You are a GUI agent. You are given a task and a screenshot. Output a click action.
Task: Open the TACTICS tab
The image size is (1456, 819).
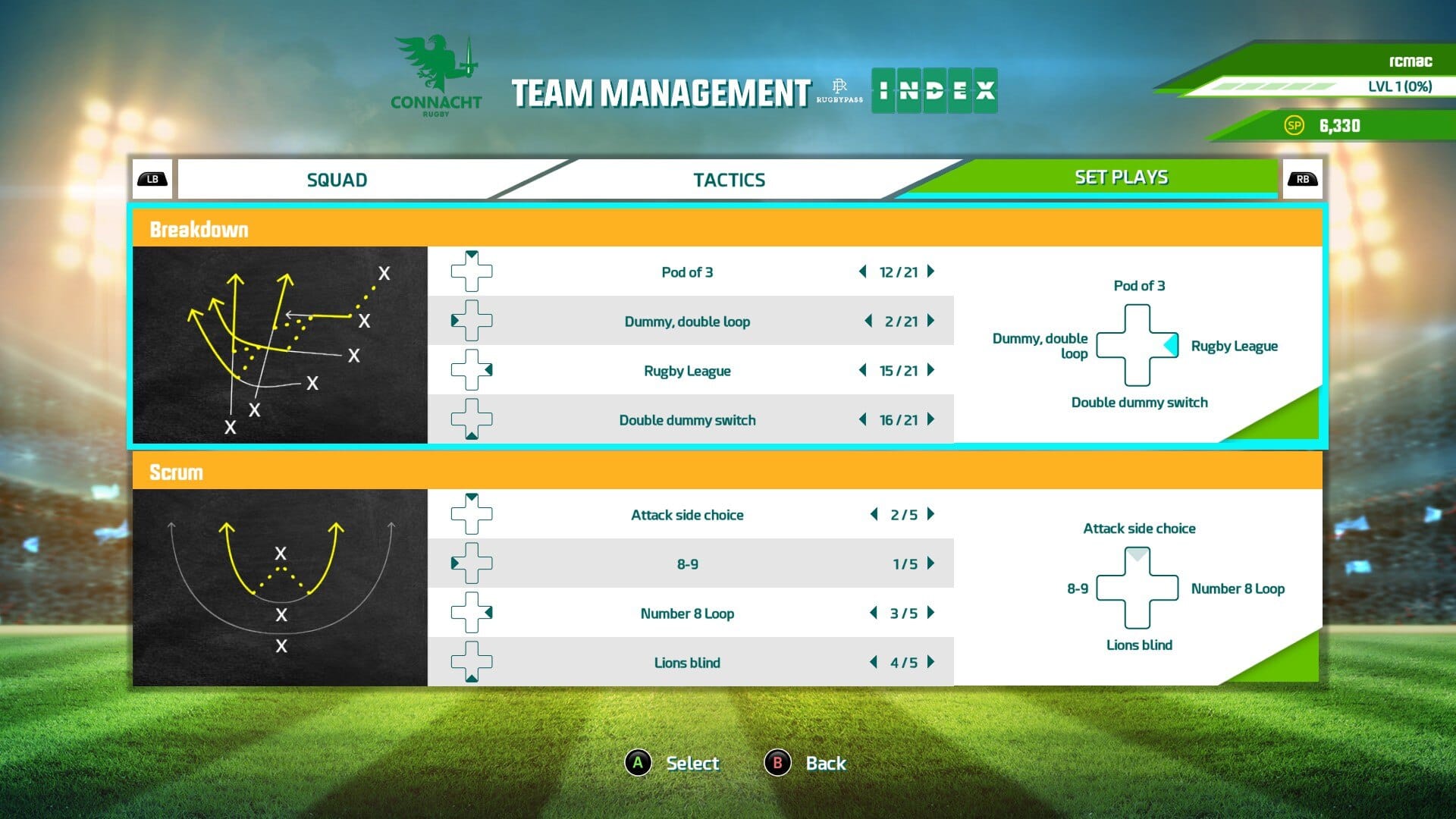729,180
